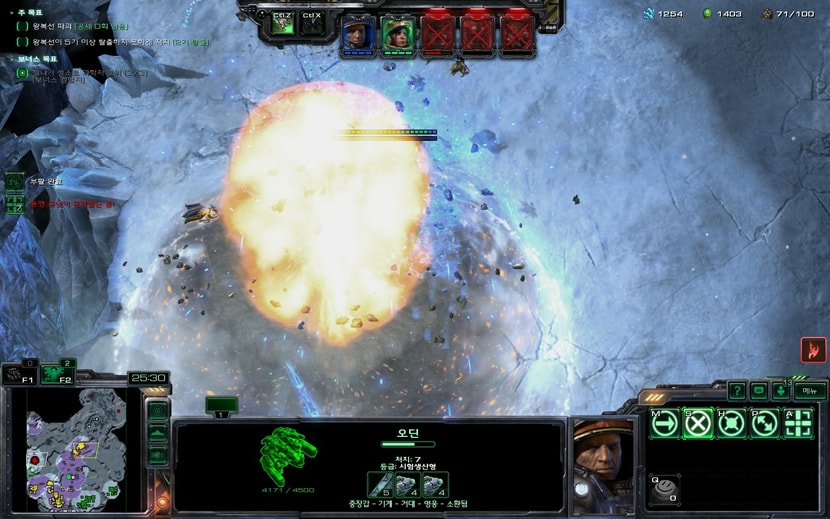Click the red alert icon on right edge
Viewport: 830px width, 519px height.
coord(813,350)
